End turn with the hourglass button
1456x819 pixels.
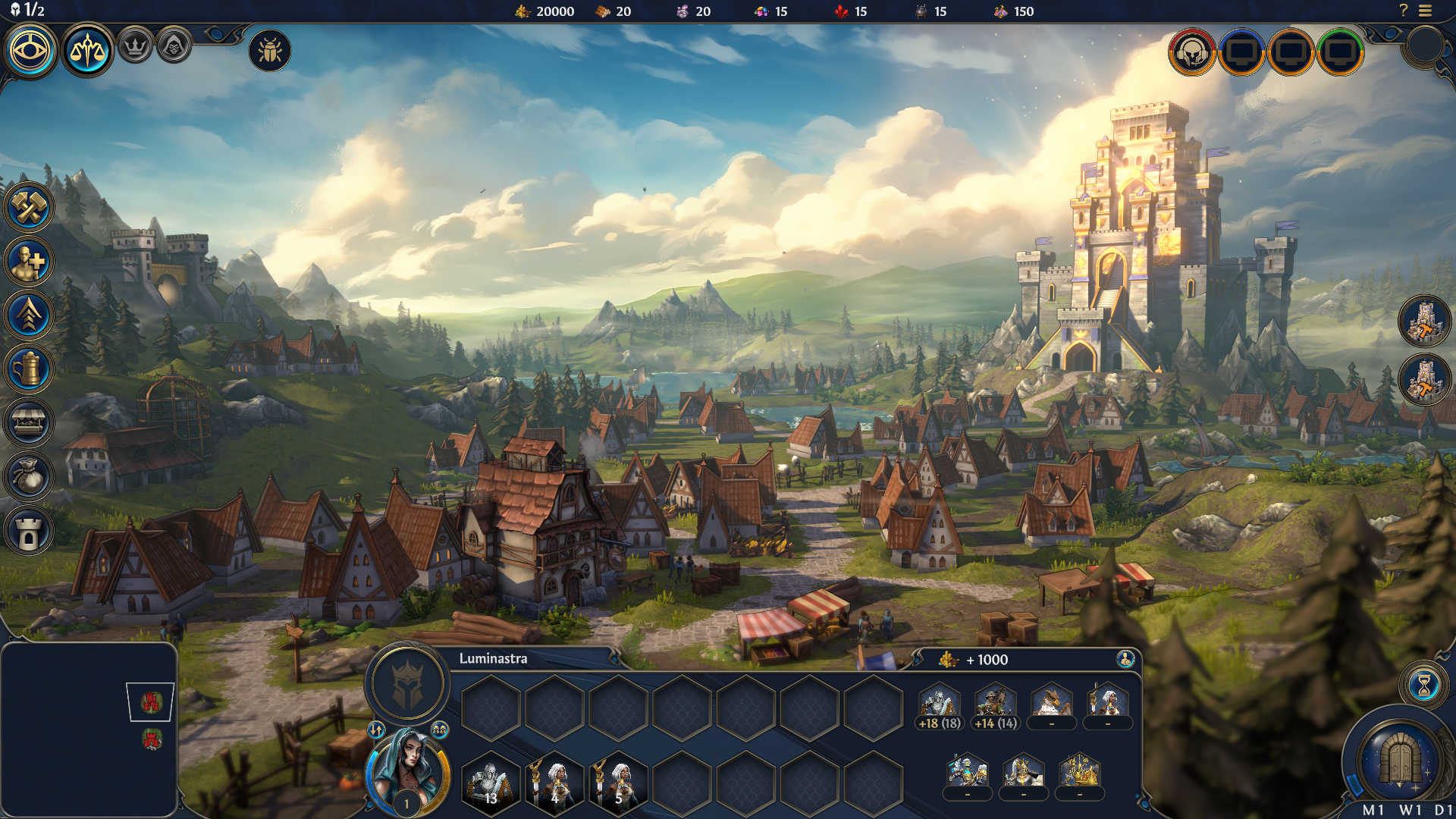(x=1423, y=686)
